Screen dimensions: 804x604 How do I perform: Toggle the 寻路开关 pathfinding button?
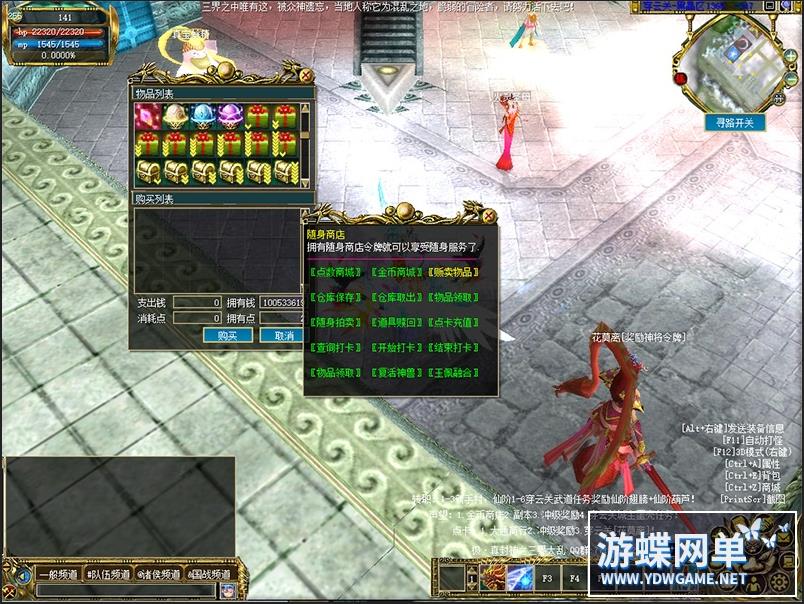point(735,122)
